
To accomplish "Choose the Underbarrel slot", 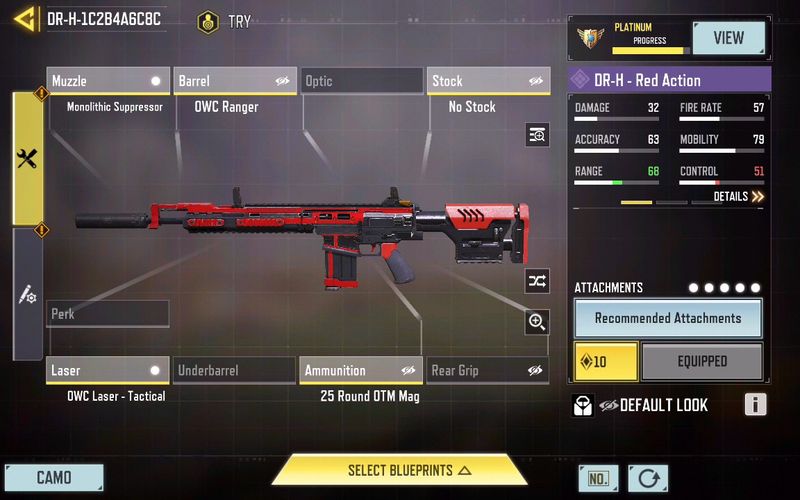I will point(235,371).
